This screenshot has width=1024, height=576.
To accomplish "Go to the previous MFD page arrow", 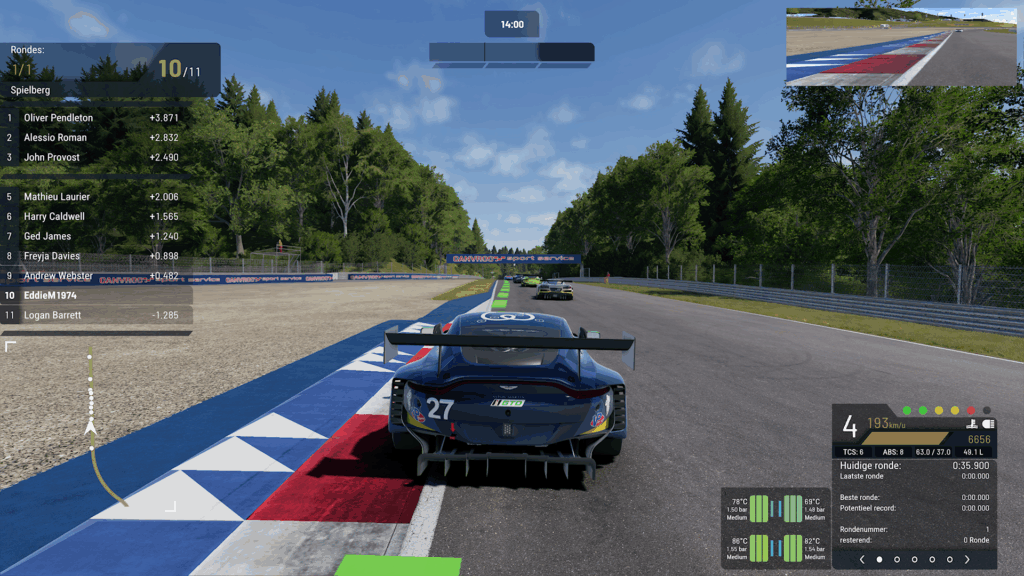I will point(862,559).
